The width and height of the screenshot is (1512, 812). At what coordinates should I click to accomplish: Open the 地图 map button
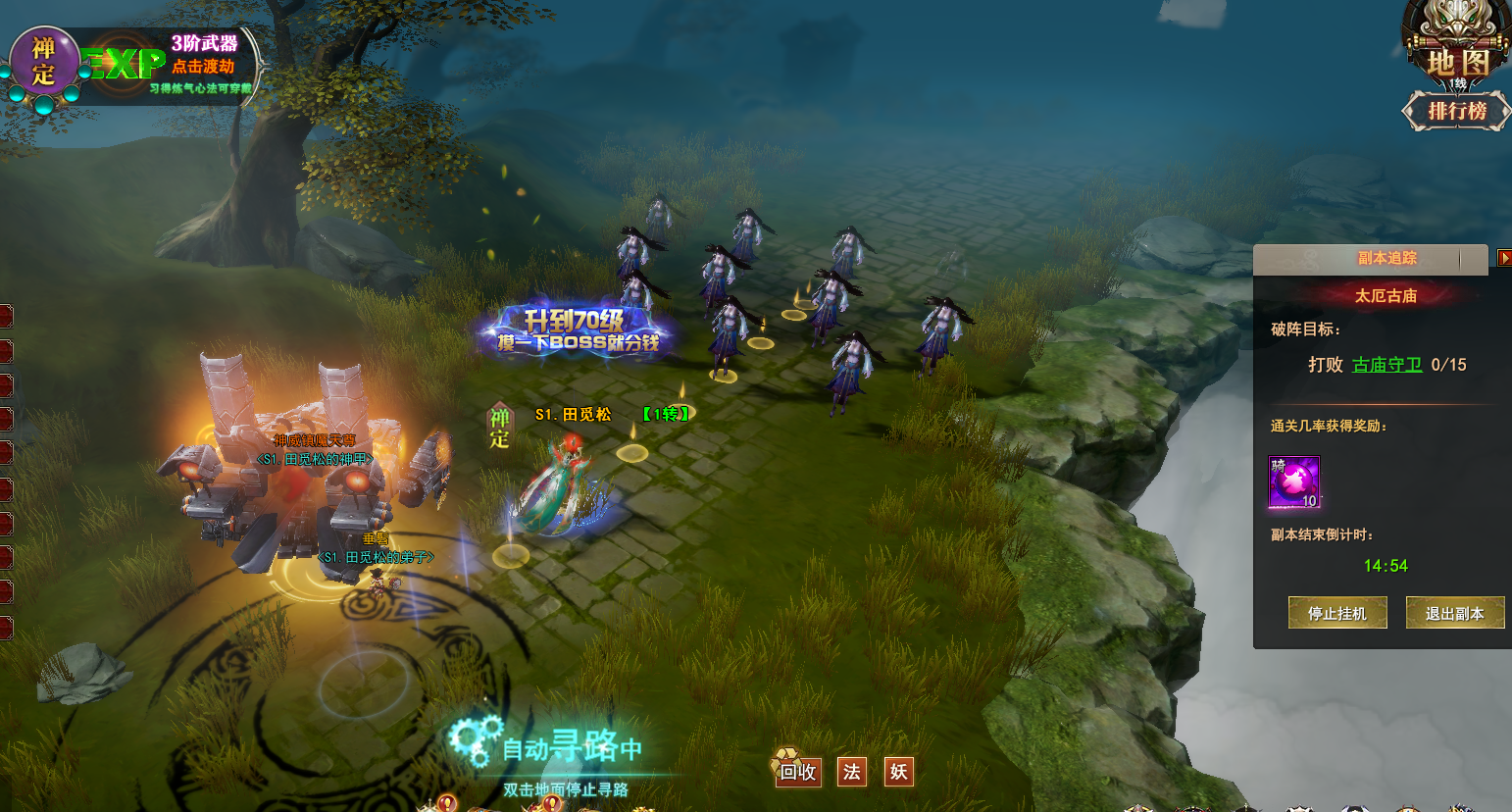click(1457, 61)
